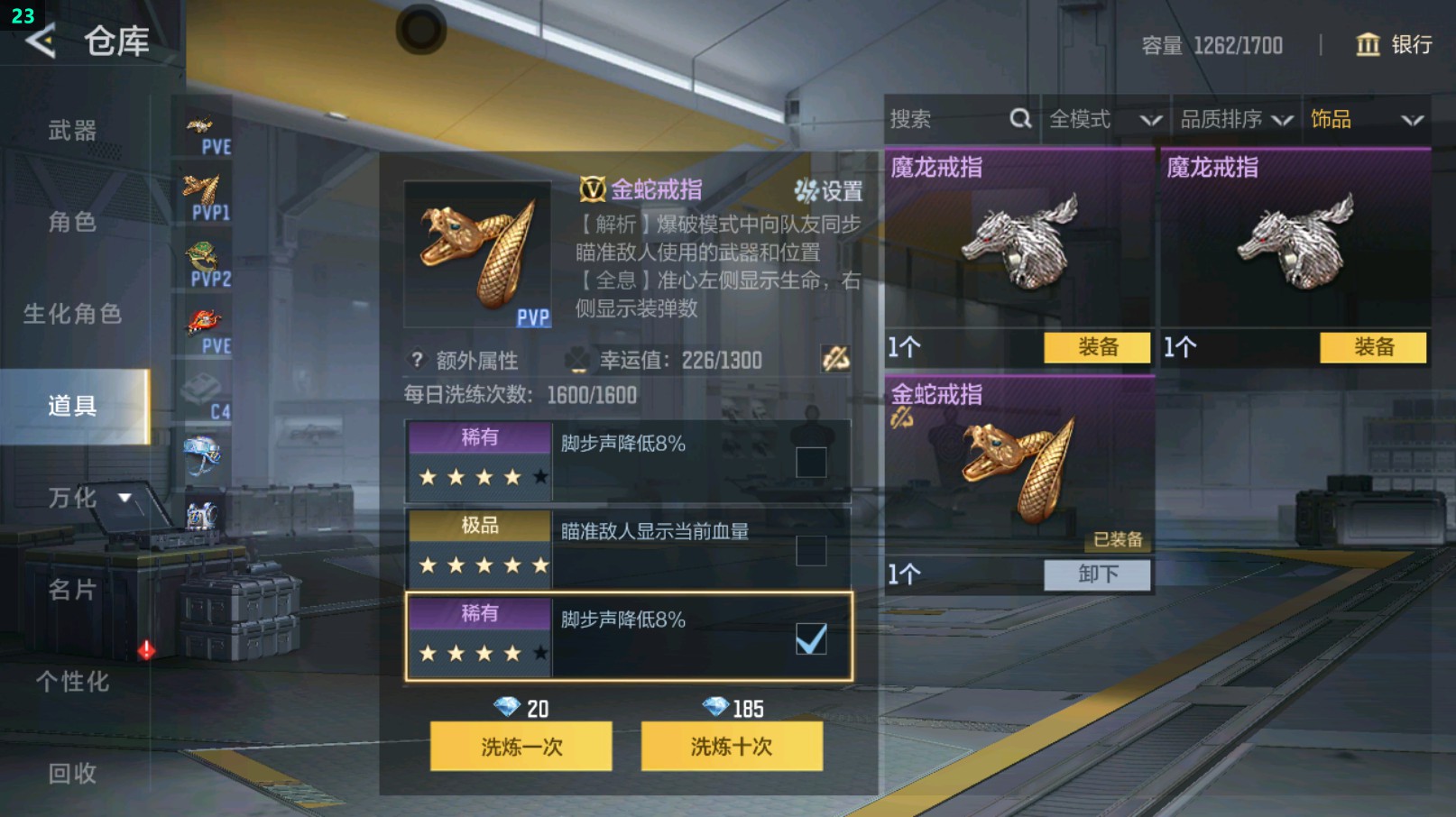Viewport: 1456px width, 817px height.
Task: Open the 银行 bank panel
Action: coord(1393,45)
